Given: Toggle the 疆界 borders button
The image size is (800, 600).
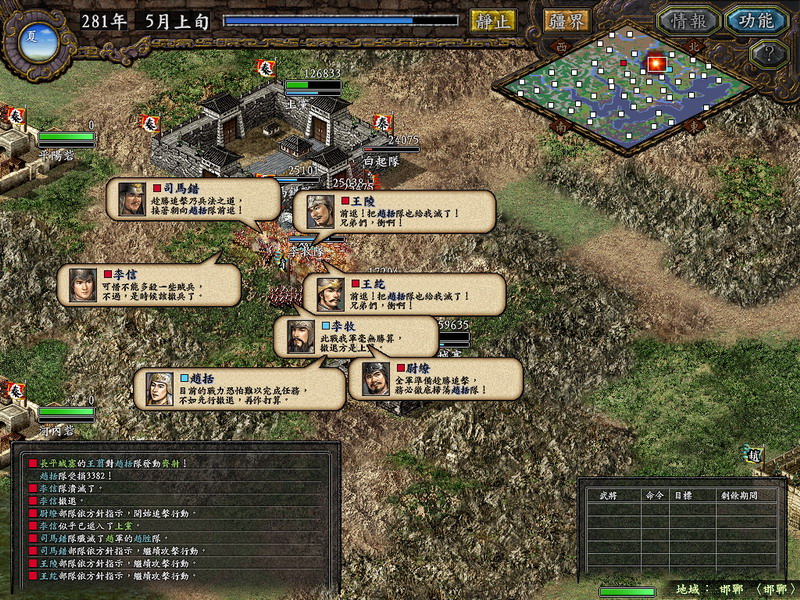Looking at the screenshot, I should click(x=566, y=20).
